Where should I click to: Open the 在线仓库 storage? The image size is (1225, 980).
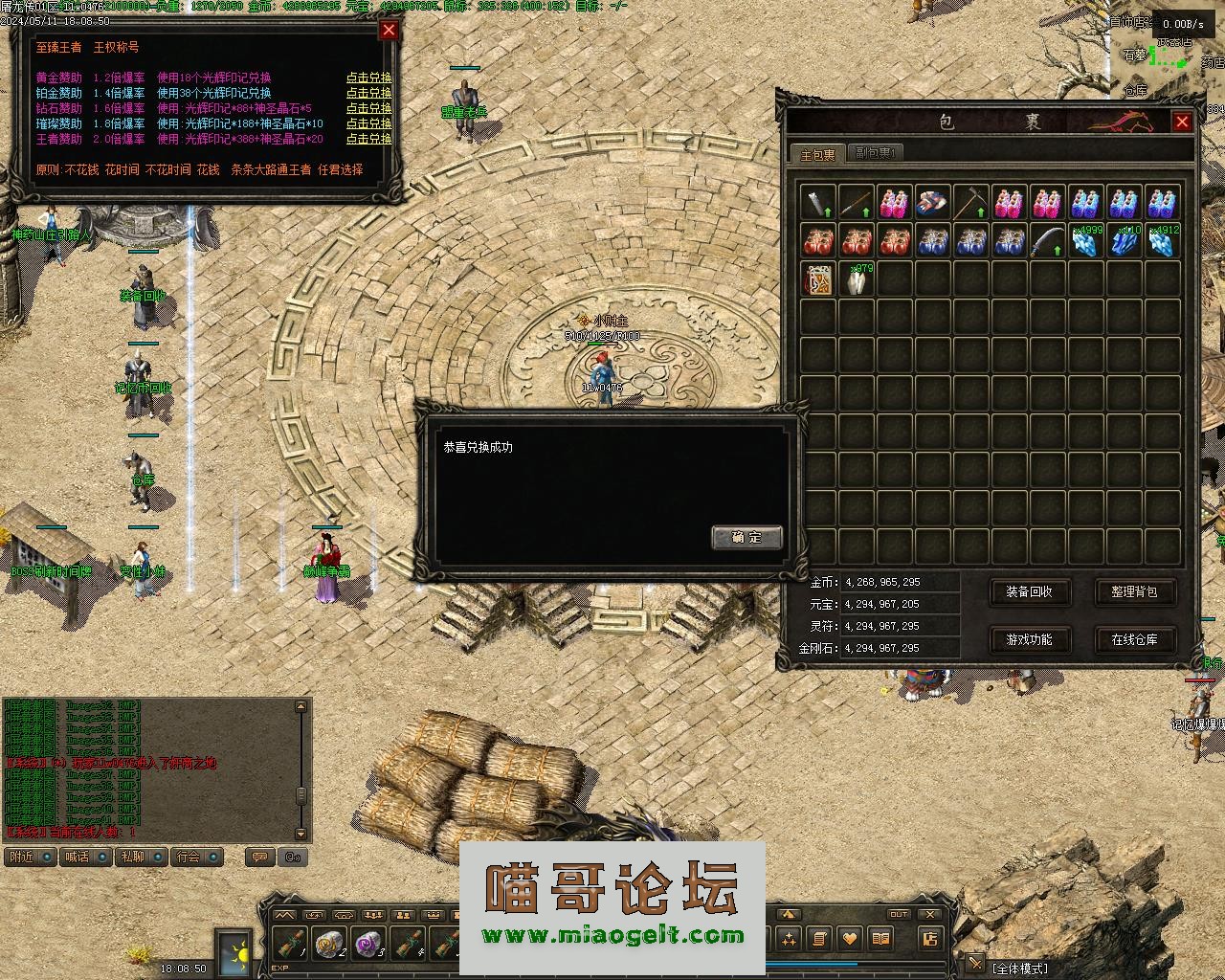[x=1134, y=639]
